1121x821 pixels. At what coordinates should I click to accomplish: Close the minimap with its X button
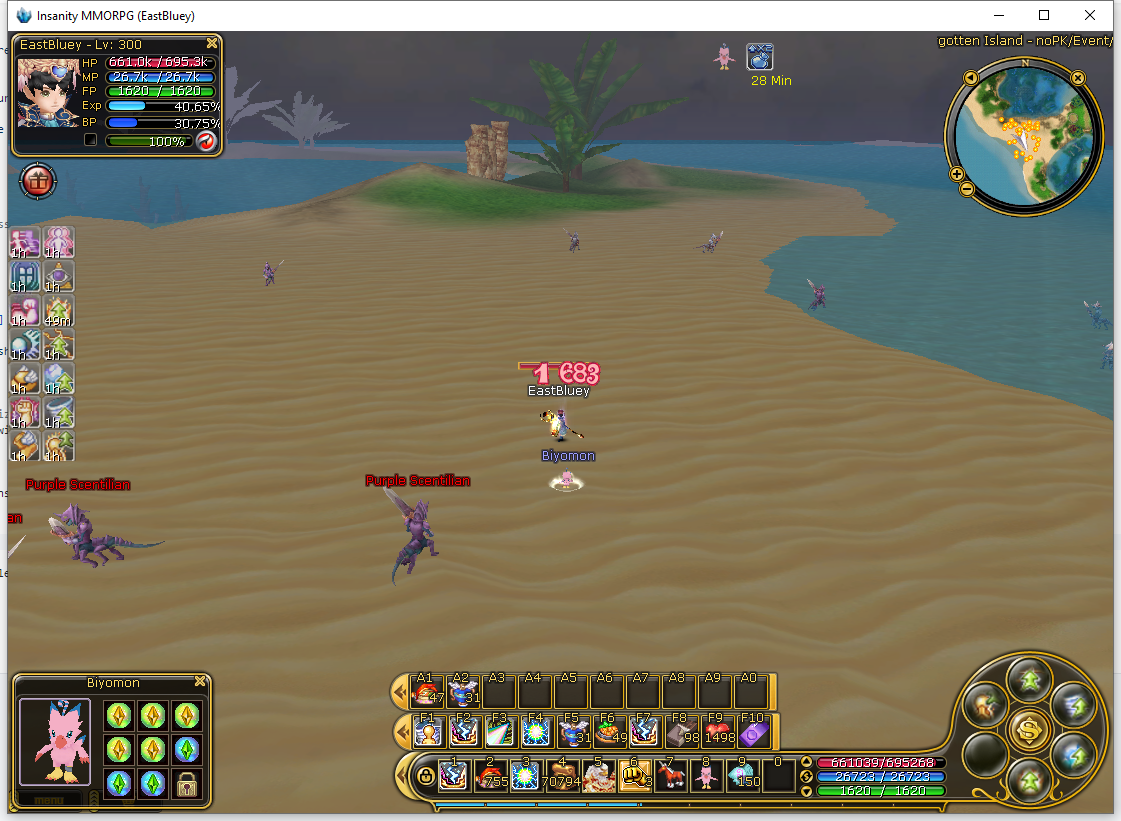coord(1078,77)
